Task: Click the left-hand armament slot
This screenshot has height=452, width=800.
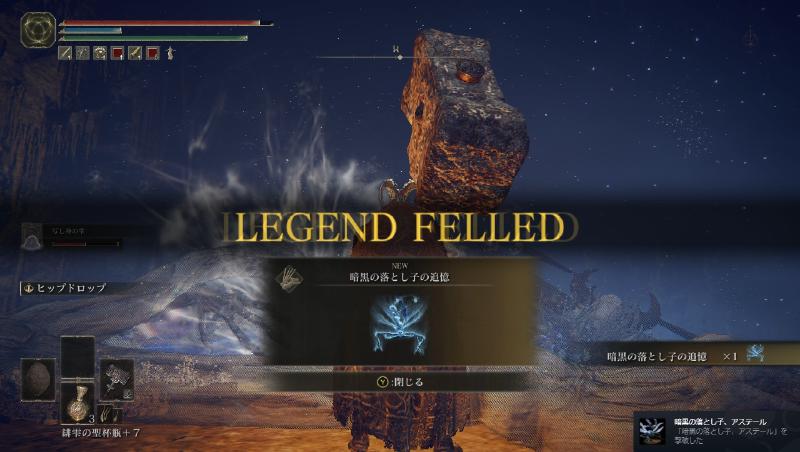Action: tap(38, 378)
